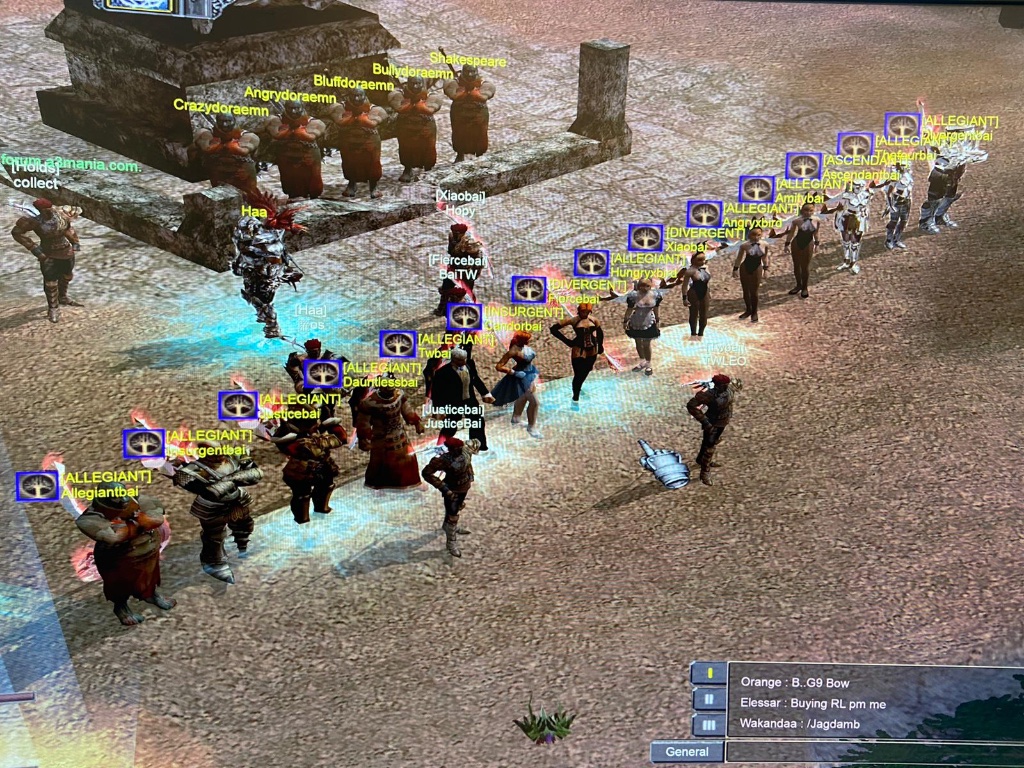Switch to chat tab III
Viewport: 1024px width, 768px height.
pyautogui.click(x=709, y=724)
